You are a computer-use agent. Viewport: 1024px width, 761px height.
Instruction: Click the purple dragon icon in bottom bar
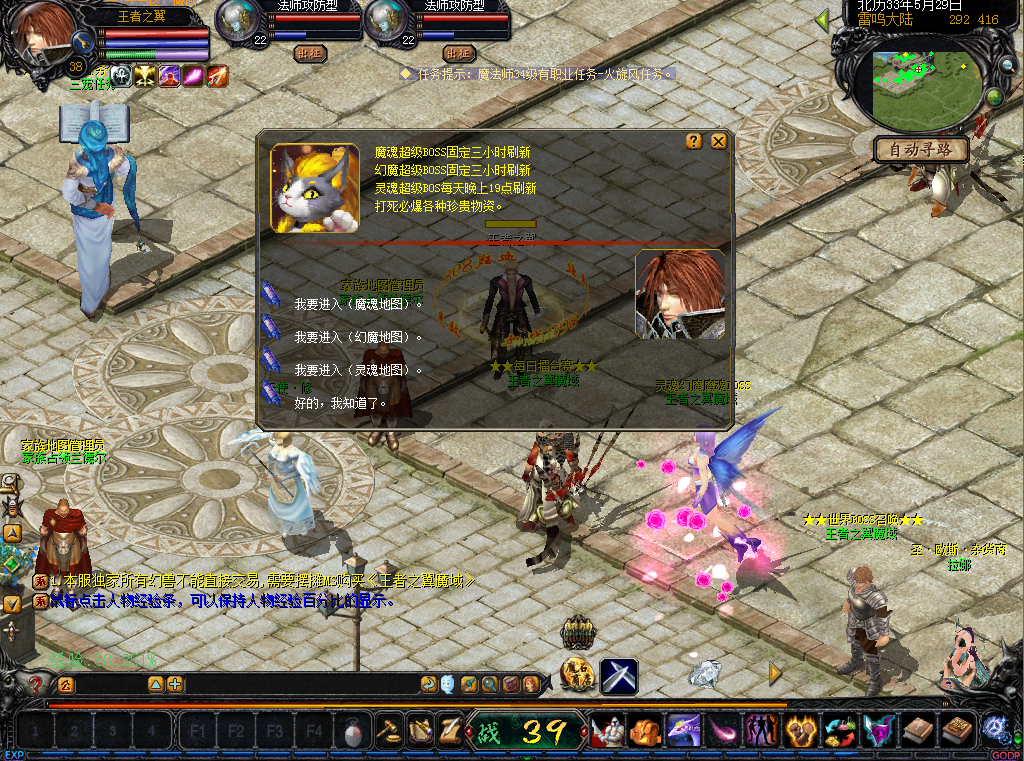tap(683, 731)
